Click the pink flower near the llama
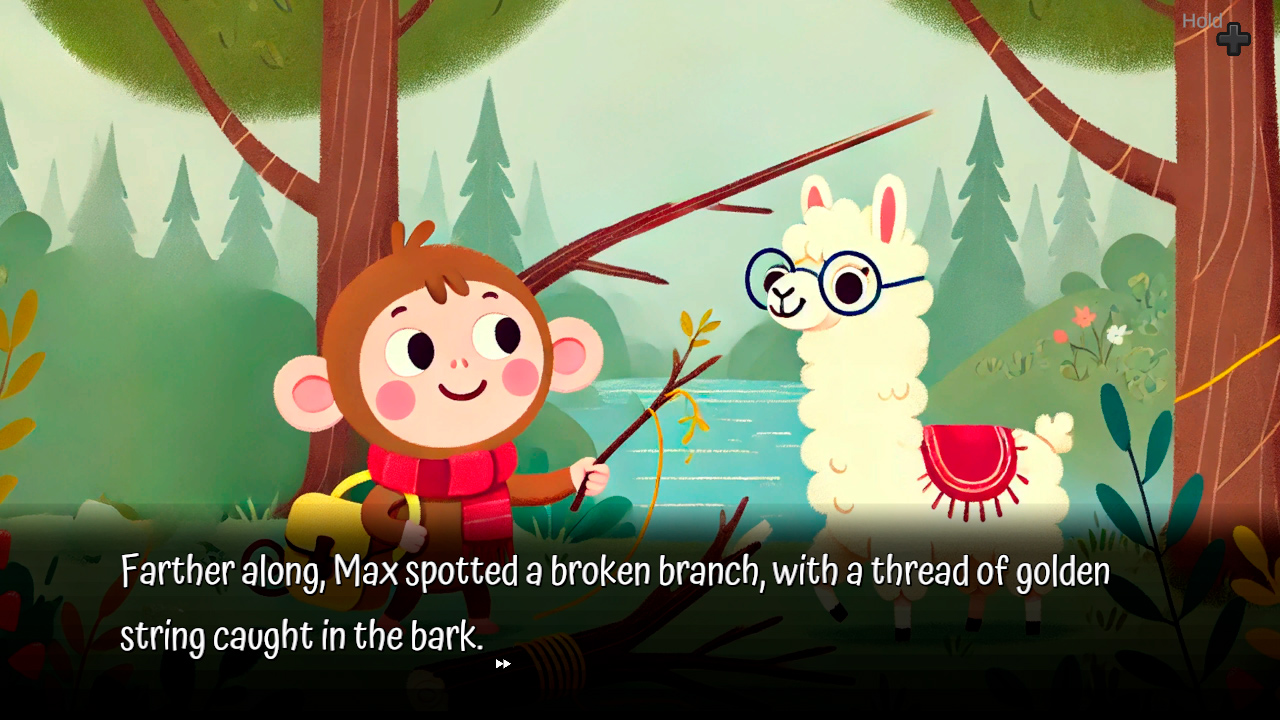The width and height of the screenshot is (1280, 720). click(x=1082, y=316)
